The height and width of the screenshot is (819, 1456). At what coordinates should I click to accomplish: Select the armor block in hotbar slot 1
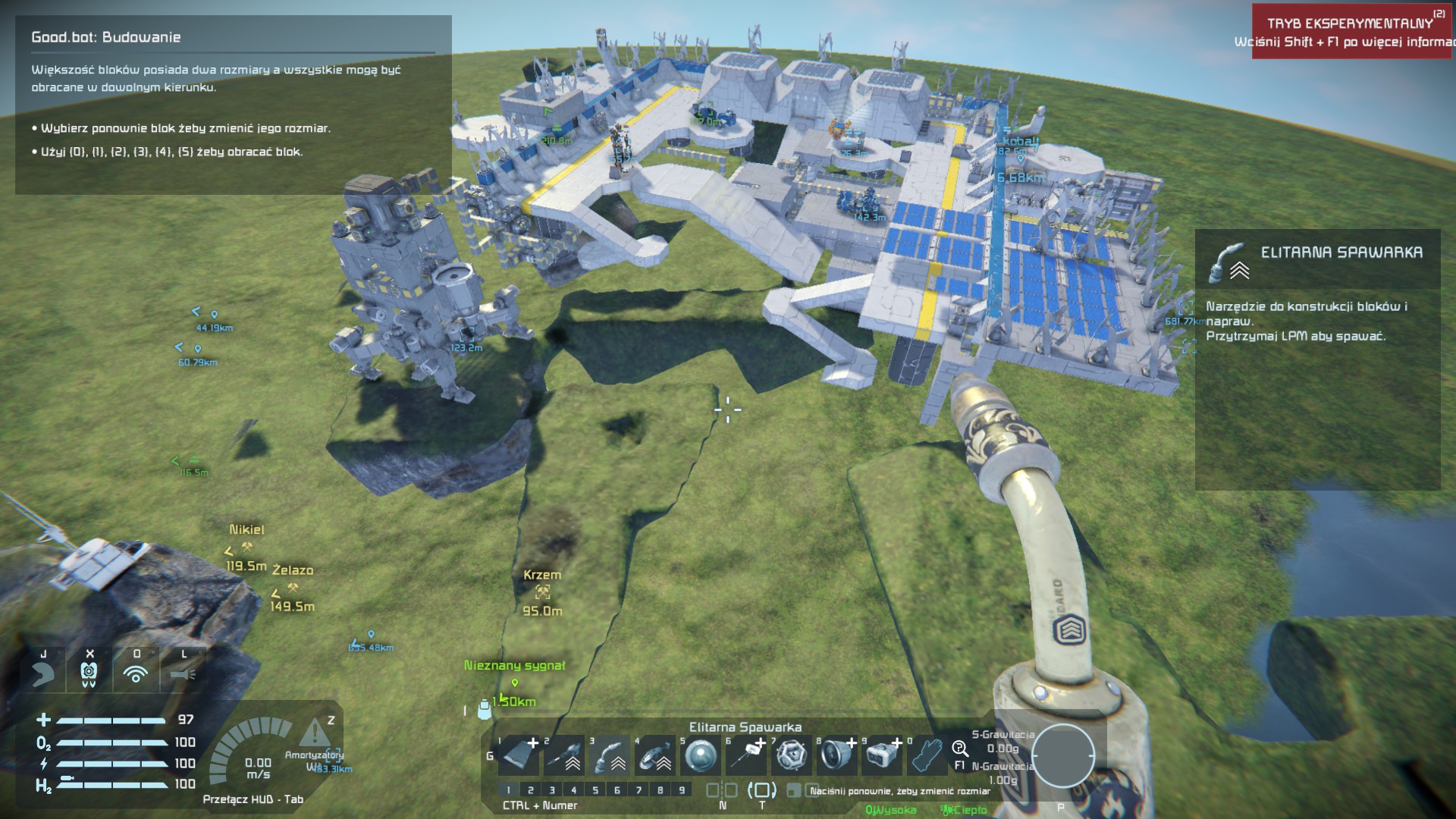point(519,755)
